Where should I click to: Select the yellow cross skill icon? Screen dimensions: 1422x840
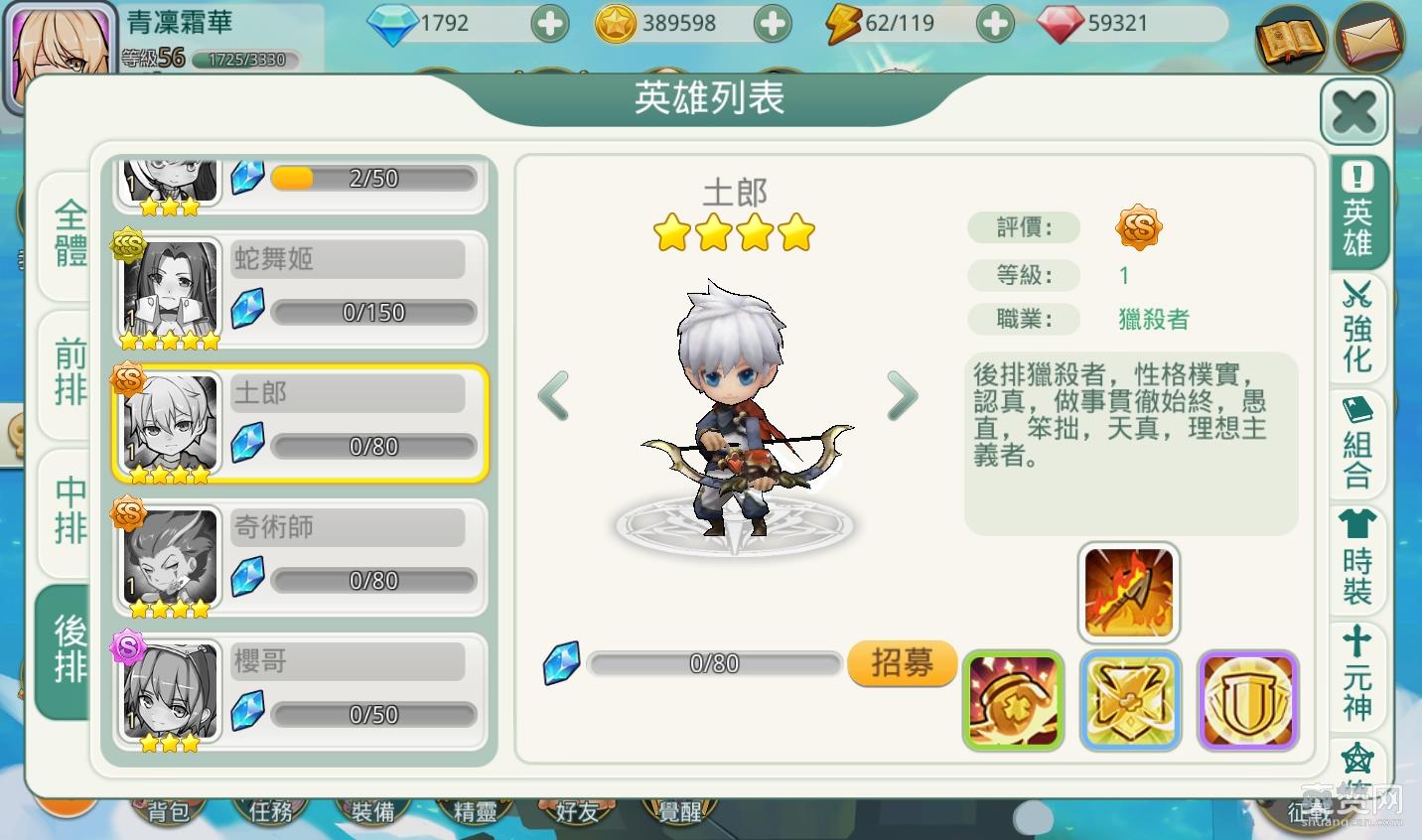tap(1130, 700)
